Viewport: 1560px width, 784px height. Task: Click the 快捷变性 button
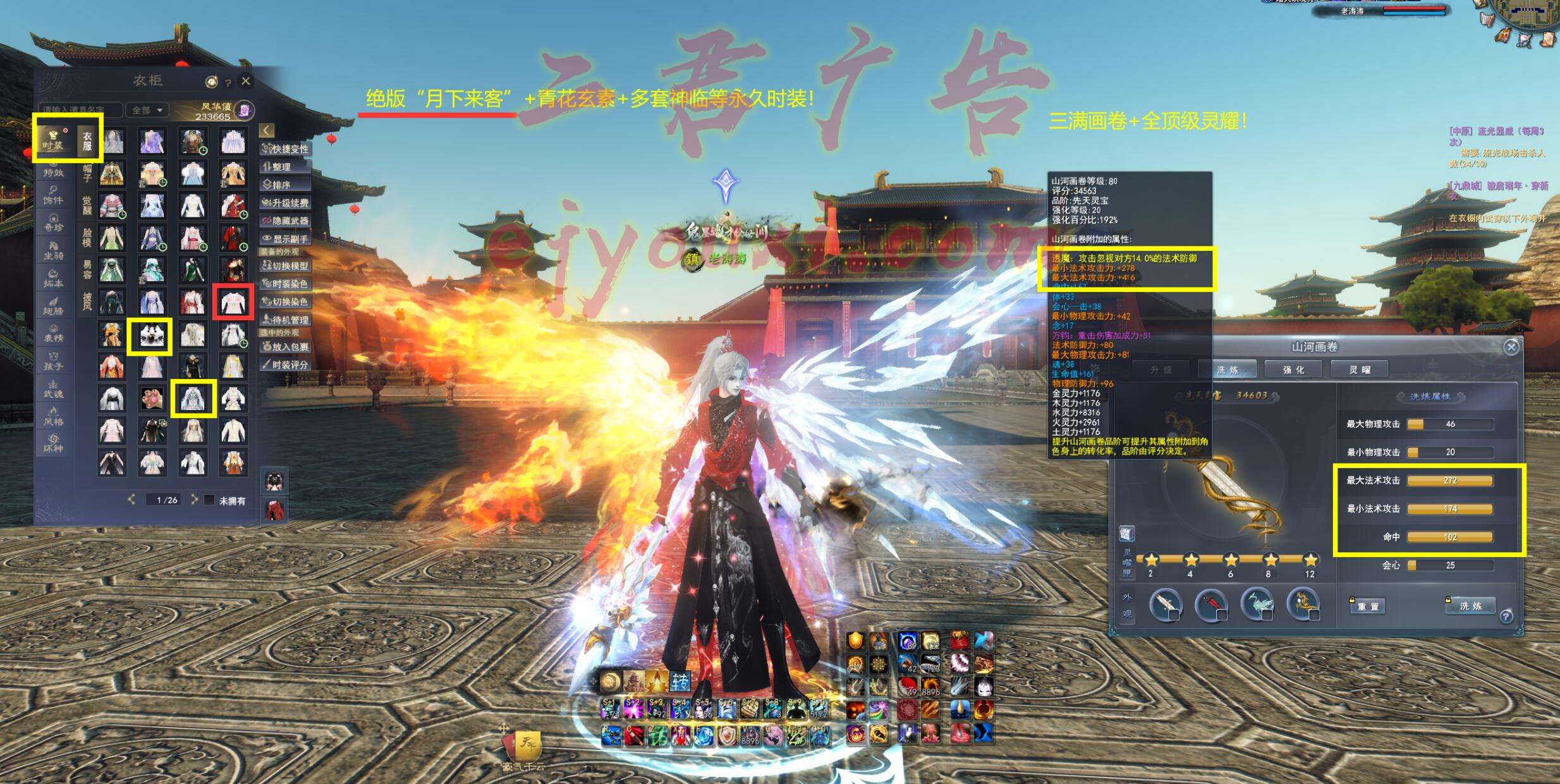click(x=286, y=149)
